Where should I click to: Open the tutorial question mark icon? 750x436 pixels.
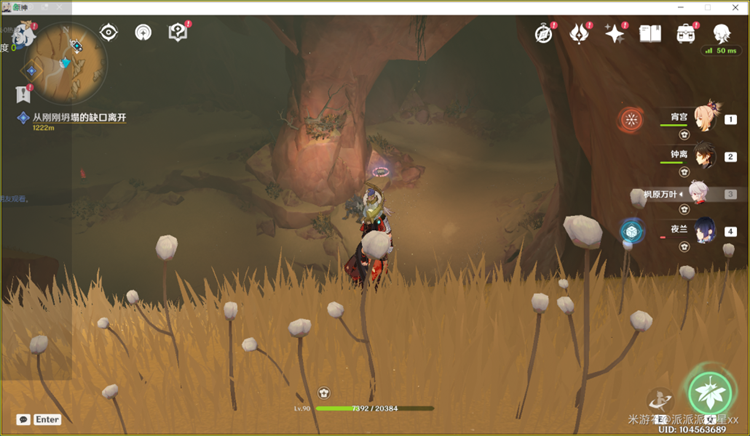[x=178, y=33]
